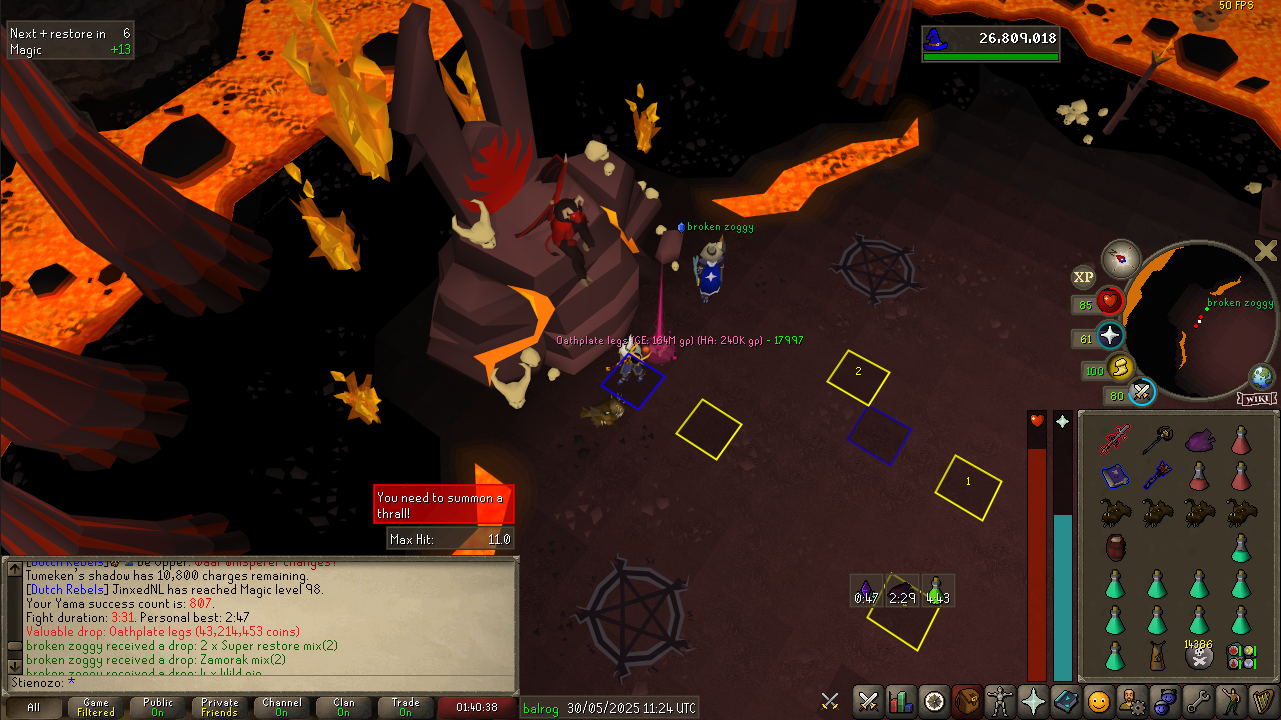
Task: Open the Emotes tab
Action: tap(1231, 701)
